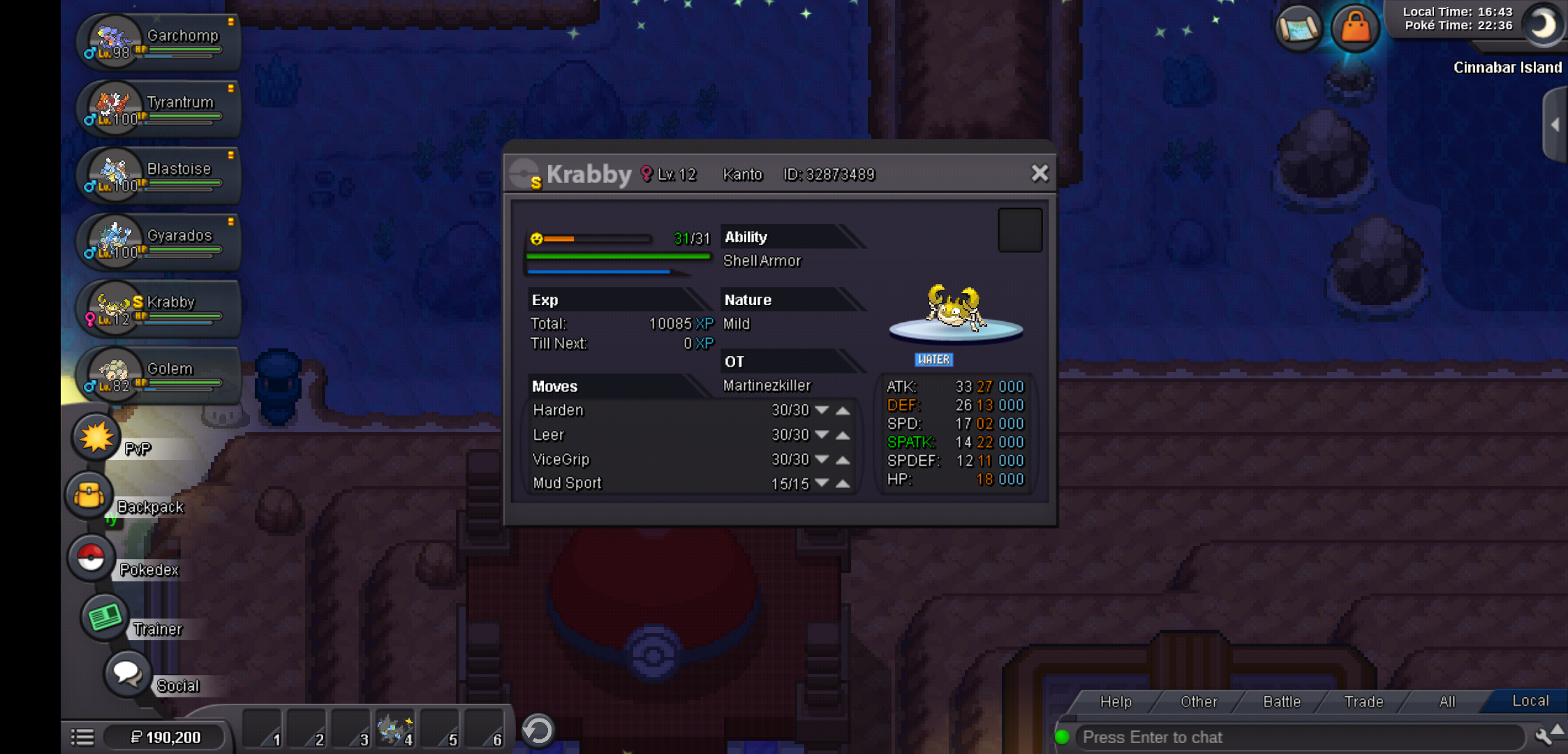
Task: Open the hamburger main menu
Action: coord(82,737)
